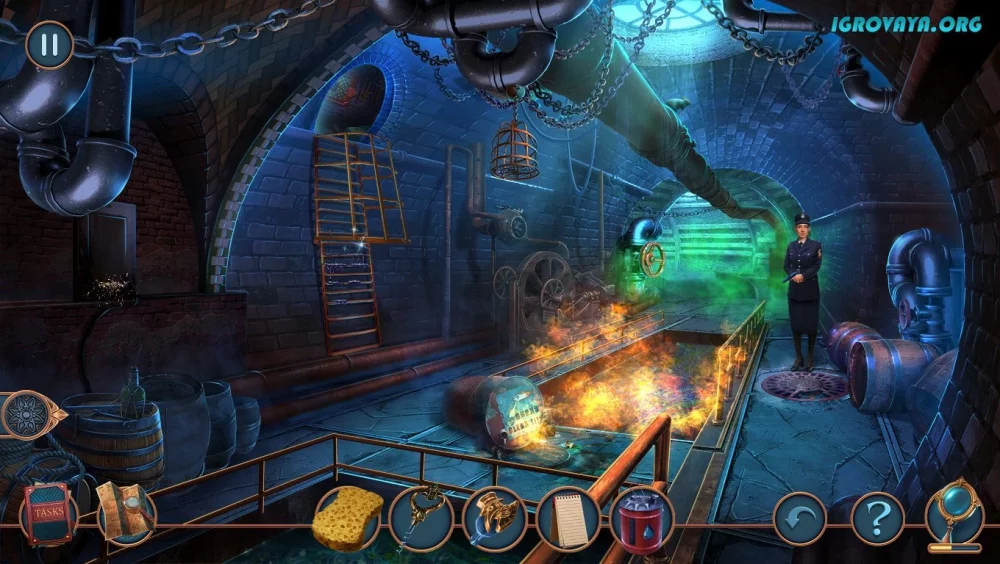Choose the notepad from inventory
The image size is (1000, 564).
pos(568,519)
